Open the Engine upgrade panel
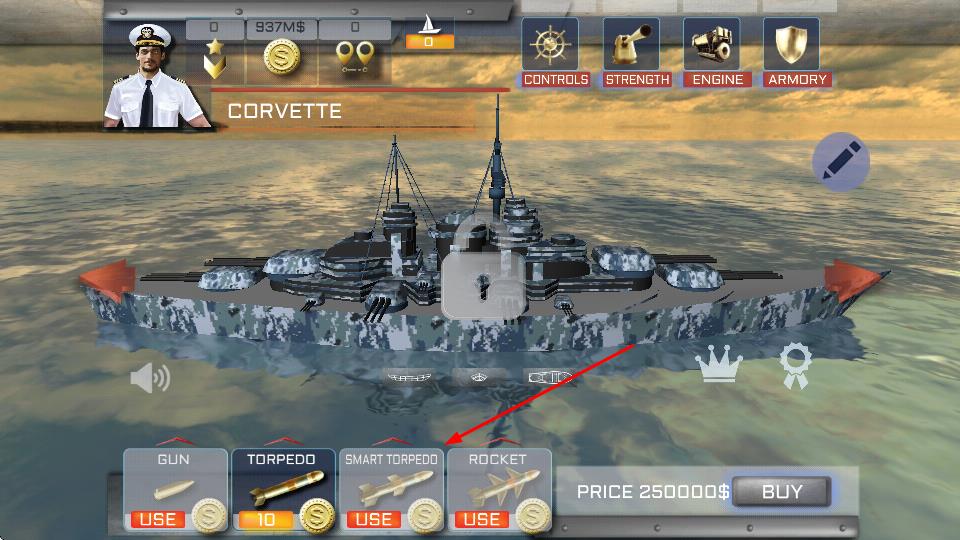The image size is (960, 540). pos(716,52)
